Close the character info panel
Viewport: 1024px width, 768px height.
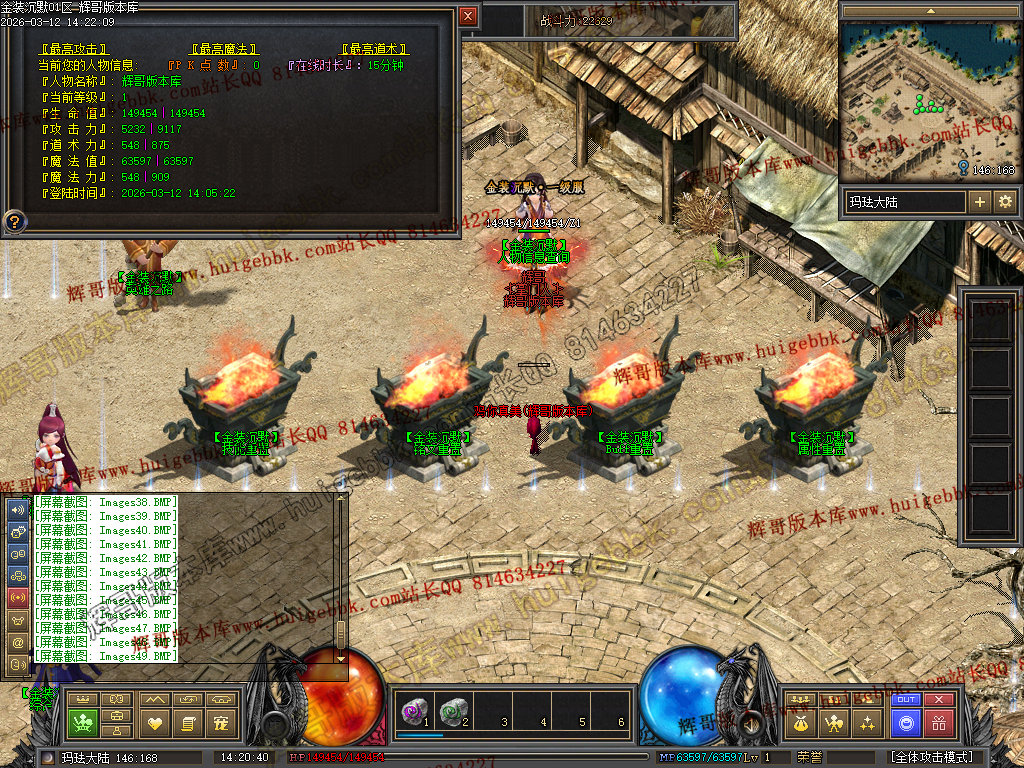pyautogui.click(x=468, y=16)
